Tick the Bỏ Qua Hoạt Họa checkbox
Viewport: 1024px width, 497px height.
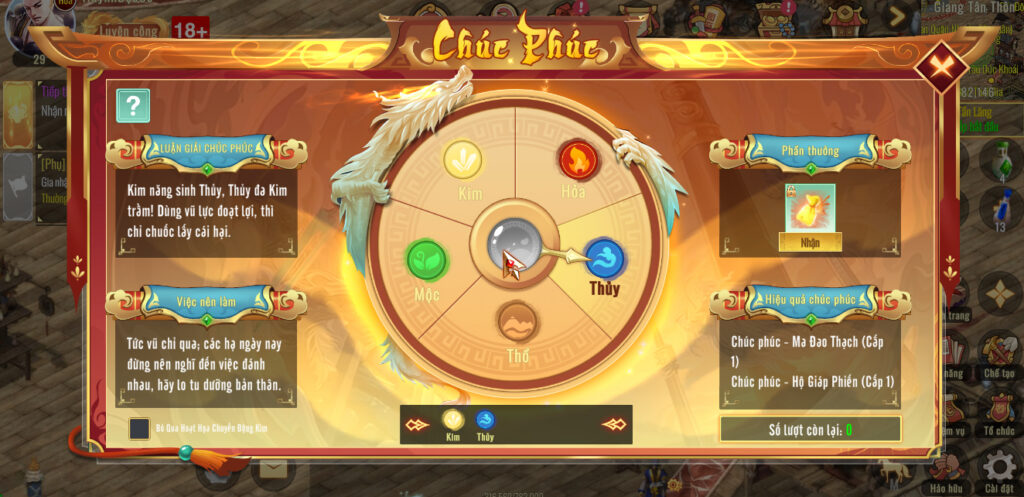coord(140,428)
